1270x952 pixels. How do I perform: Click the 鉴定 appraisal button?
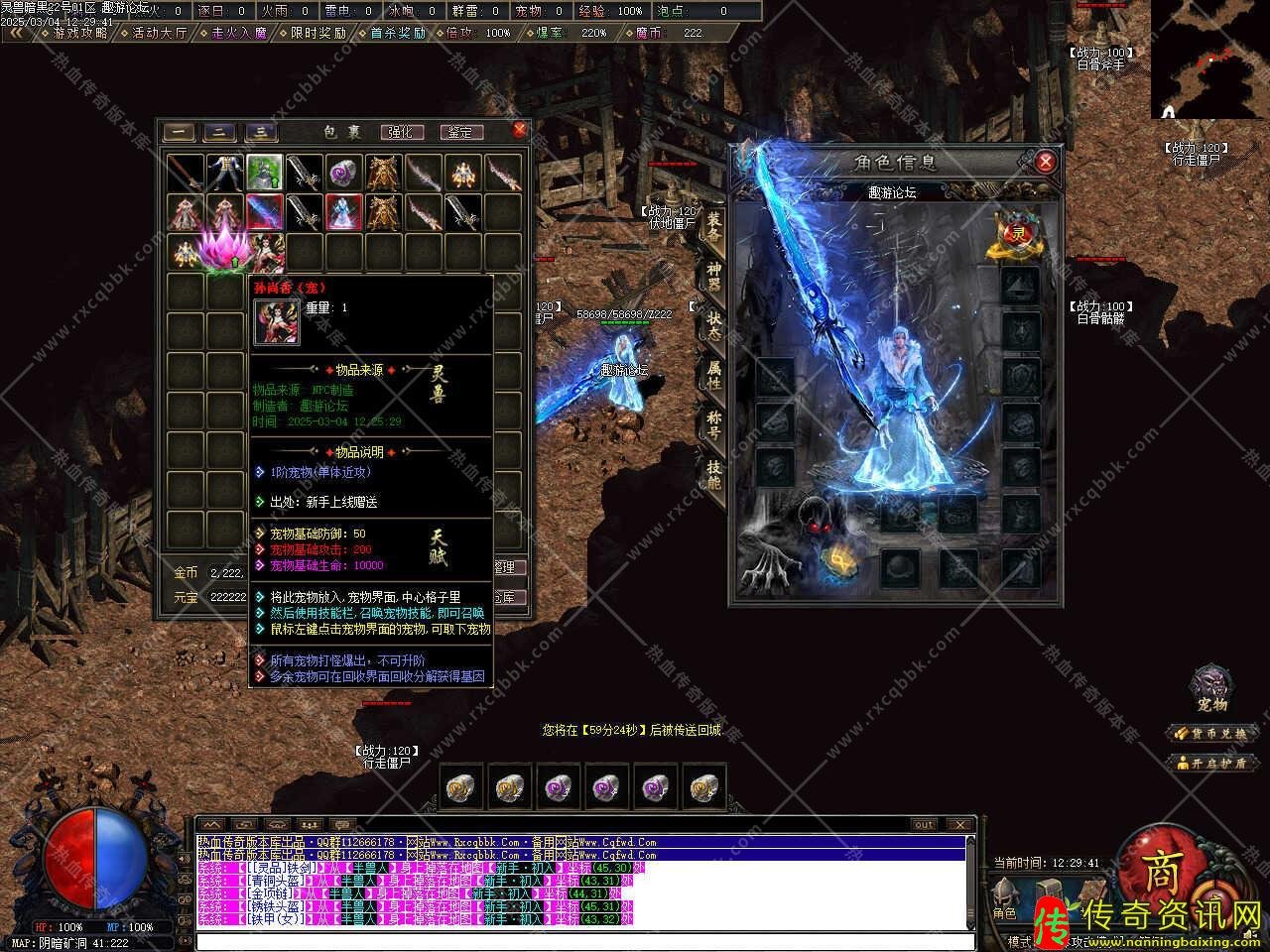459,132
